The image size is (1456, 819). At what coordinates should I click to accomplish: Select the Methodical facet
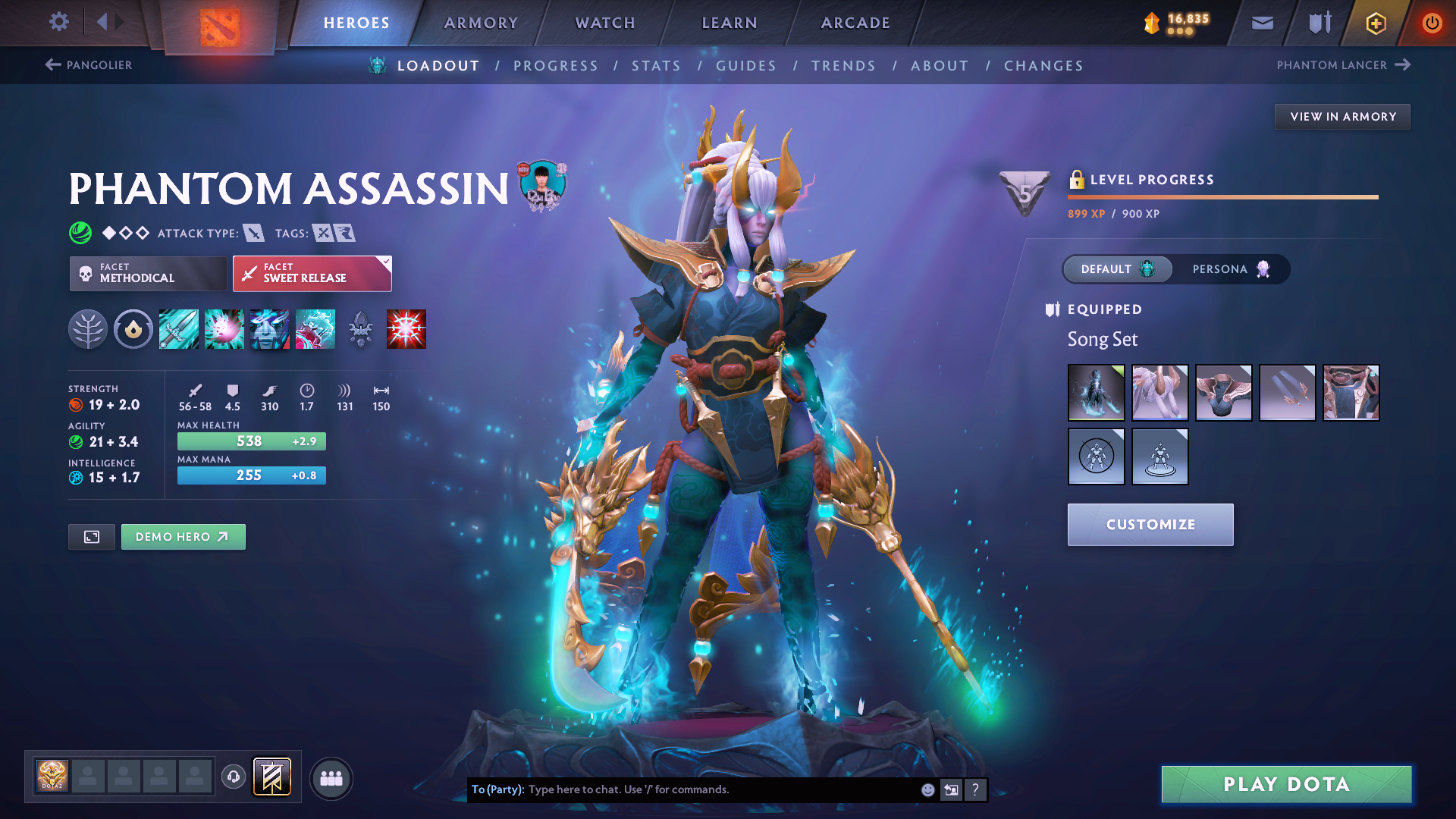tap(148, 273)
